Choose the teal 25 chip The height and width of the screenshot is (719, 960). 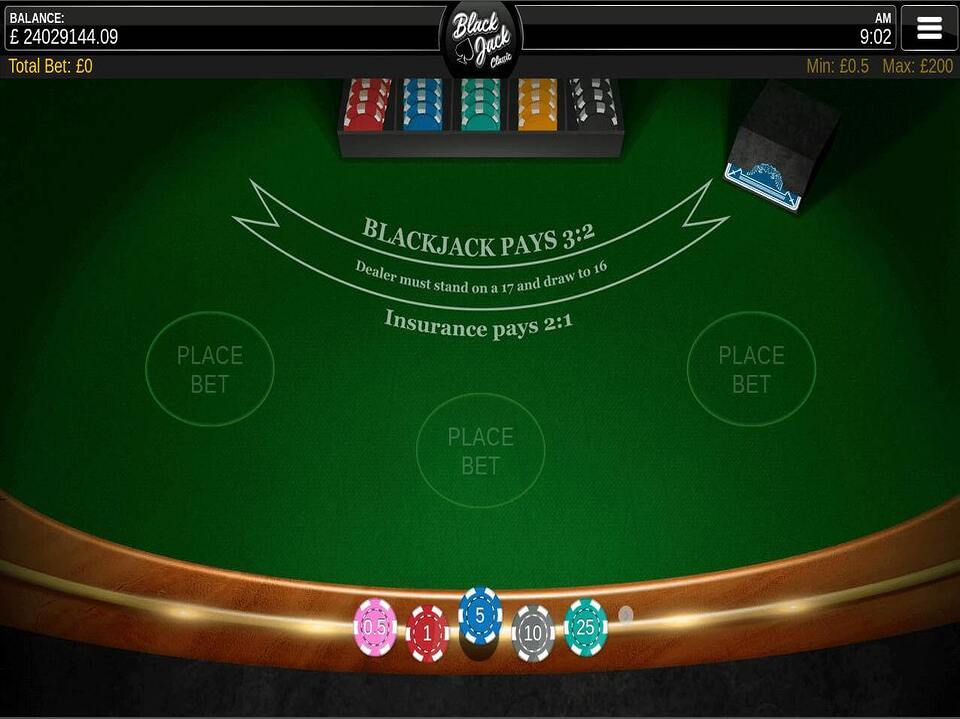point(586,627)
